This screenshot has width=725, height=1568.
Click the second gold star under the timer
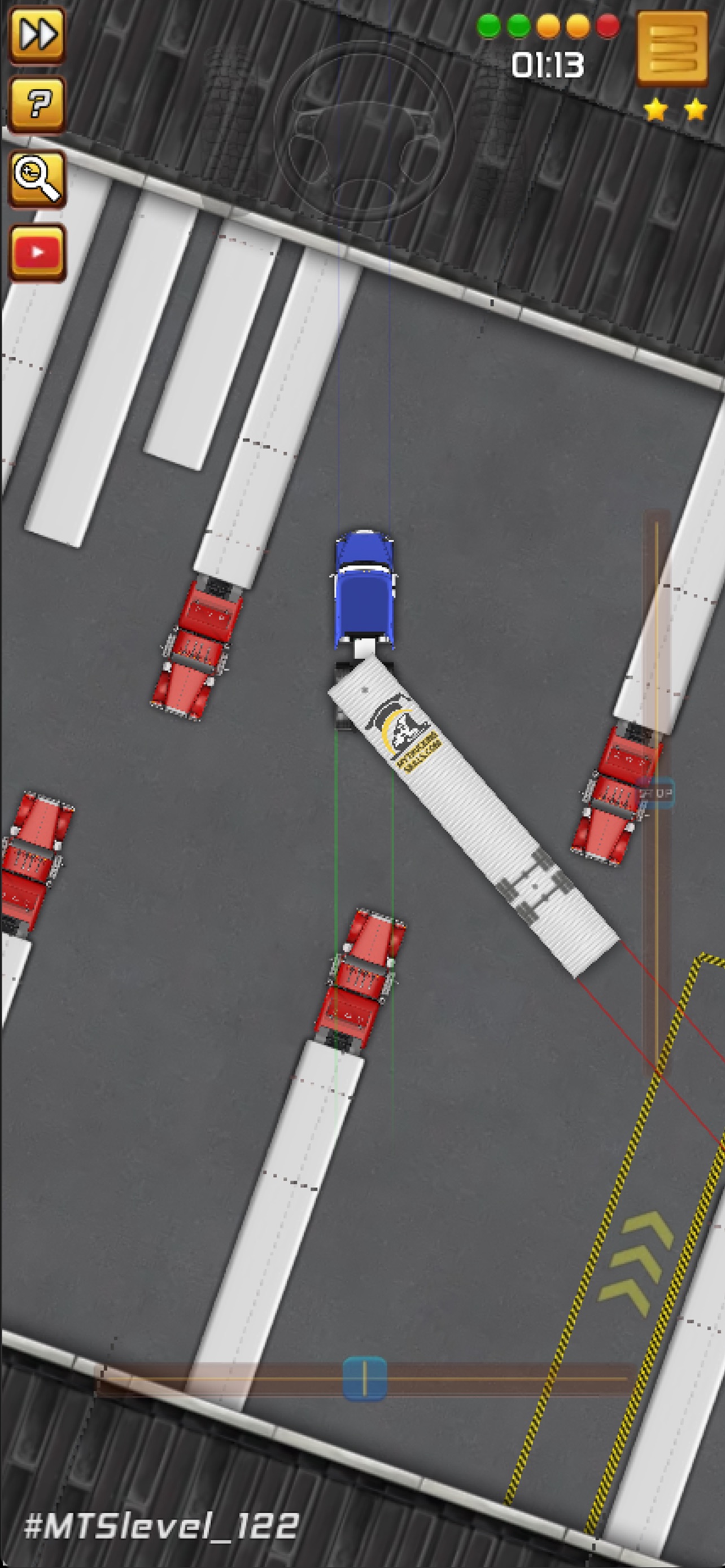tap(694, 110)
